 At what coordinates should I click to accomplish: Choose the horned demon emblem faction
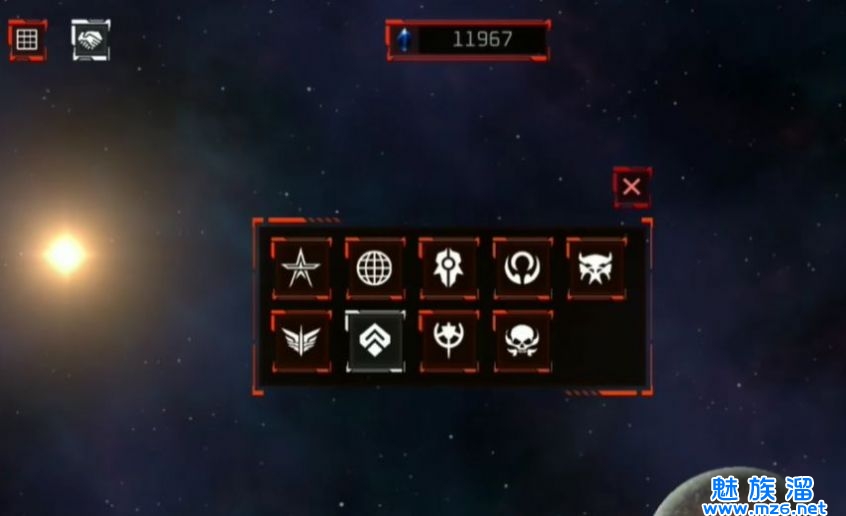[596, 268]
